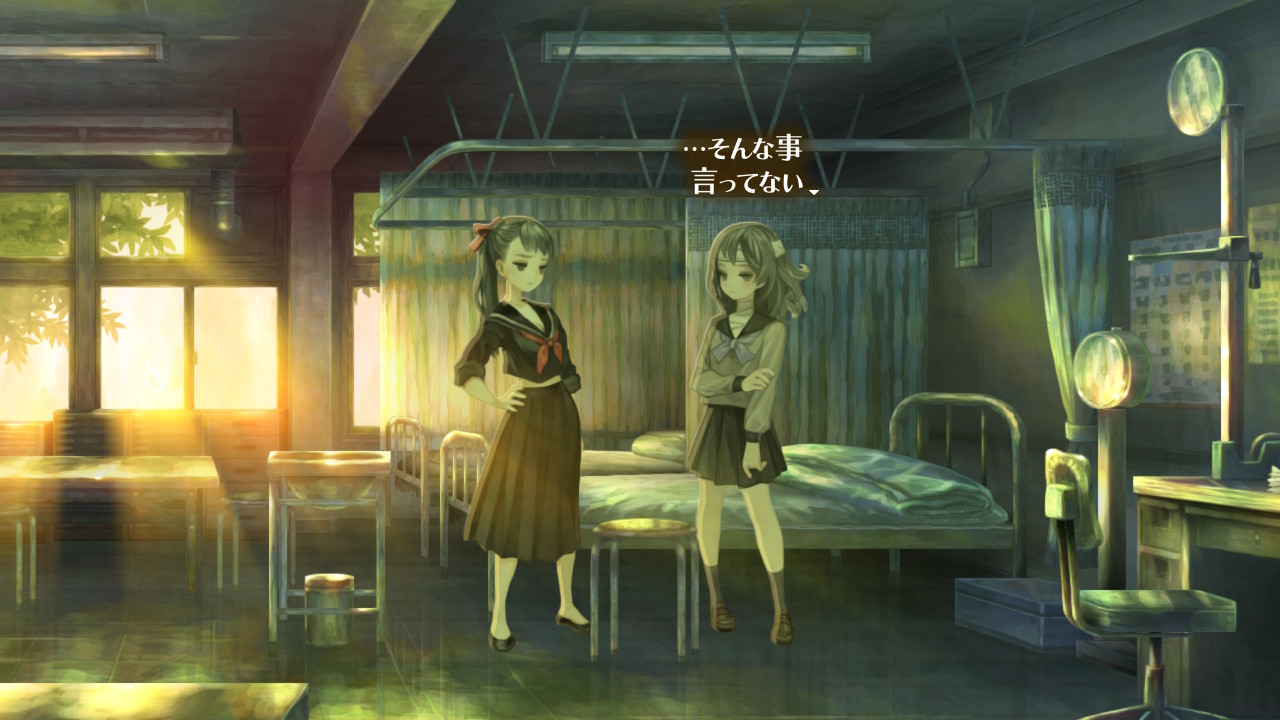Click the dialogue continue arrow in the speech bubble
1280x720 pixels.
pyautogui.click(x=814, y=190)
